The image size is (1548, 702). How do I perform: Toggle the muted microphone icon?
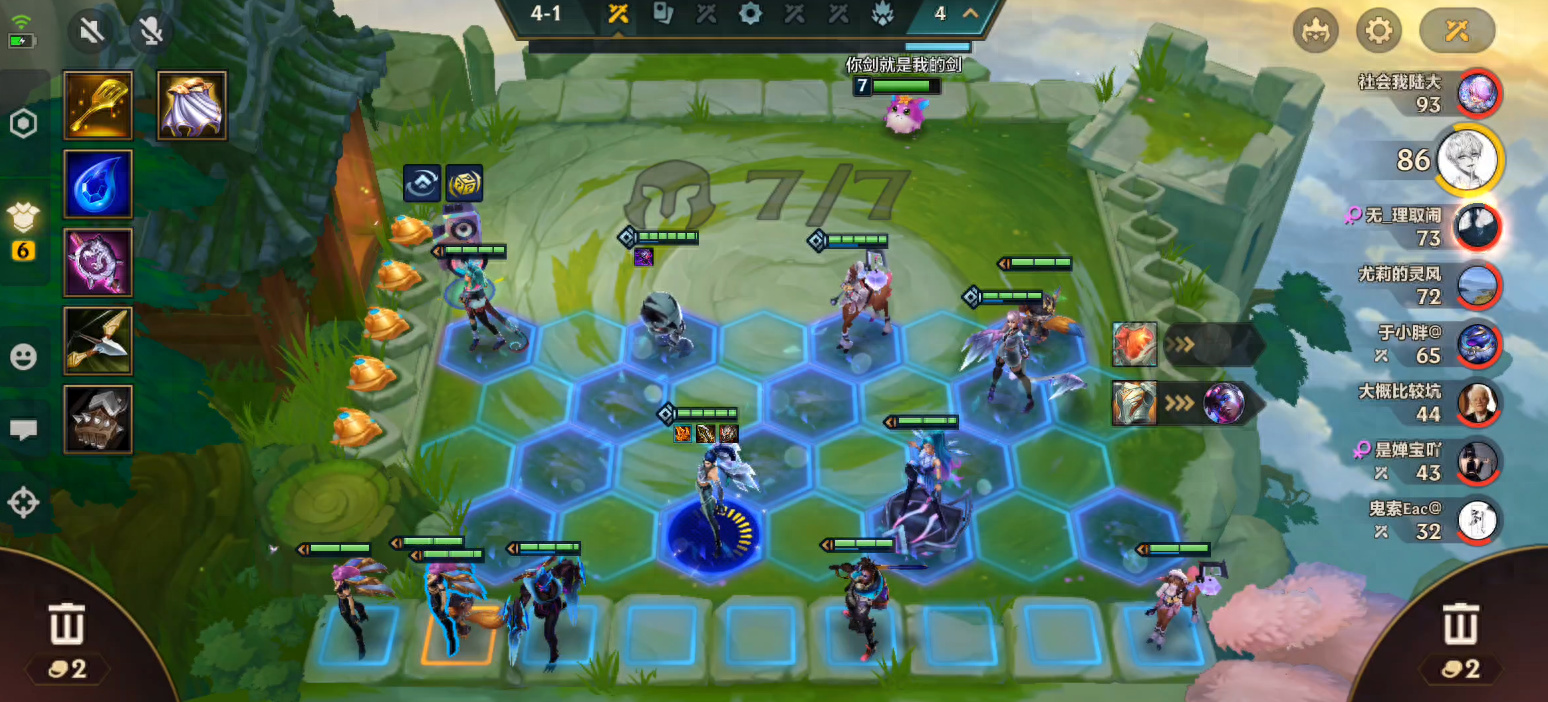(x=152, y=31)
